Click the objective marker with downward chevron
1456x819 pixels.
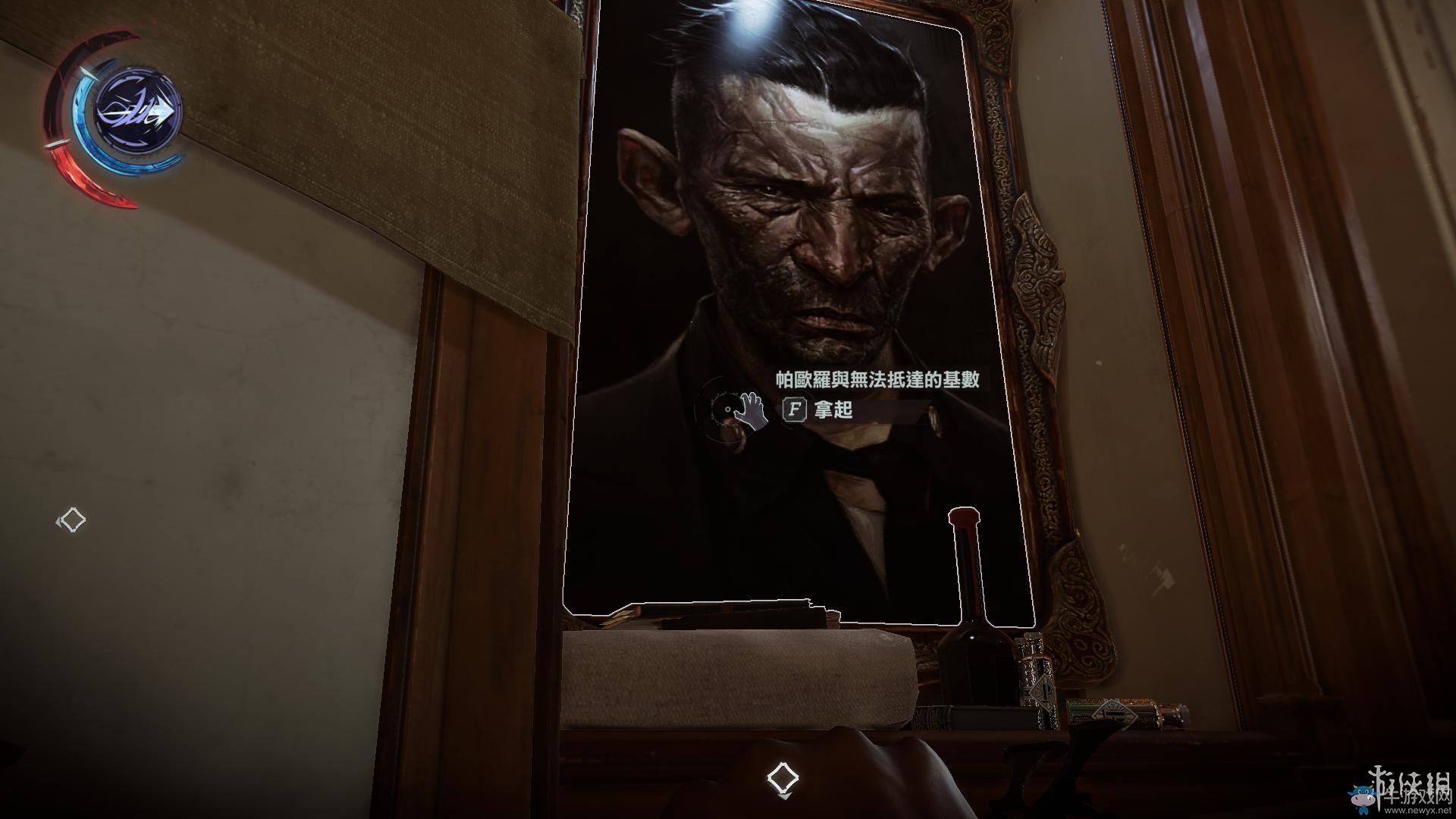click(x=782, y=780)
